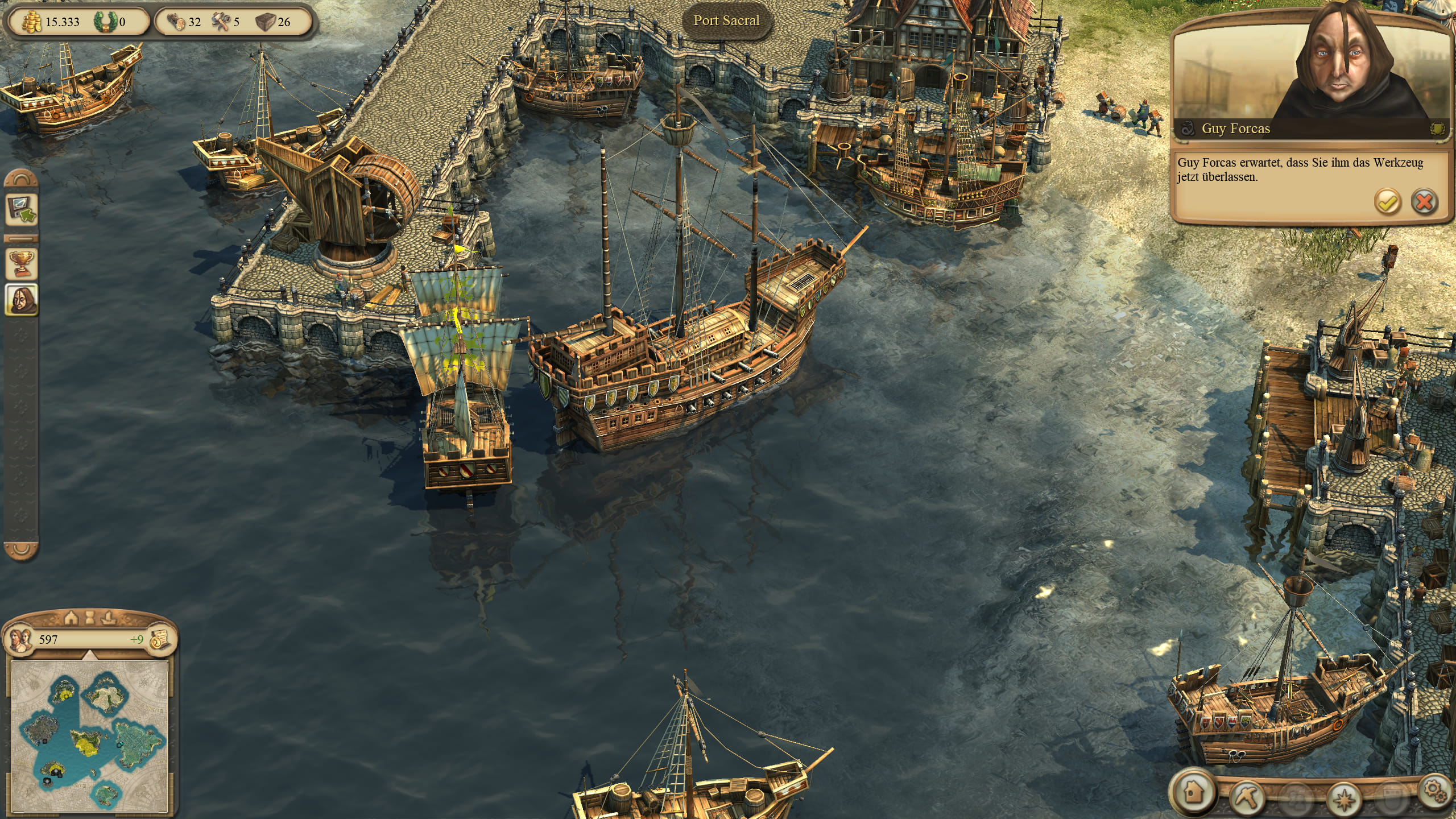Expand the minimap panel's small triangle arrow
This screenshot has height=819, width=1456.
[x=90, y=656]
